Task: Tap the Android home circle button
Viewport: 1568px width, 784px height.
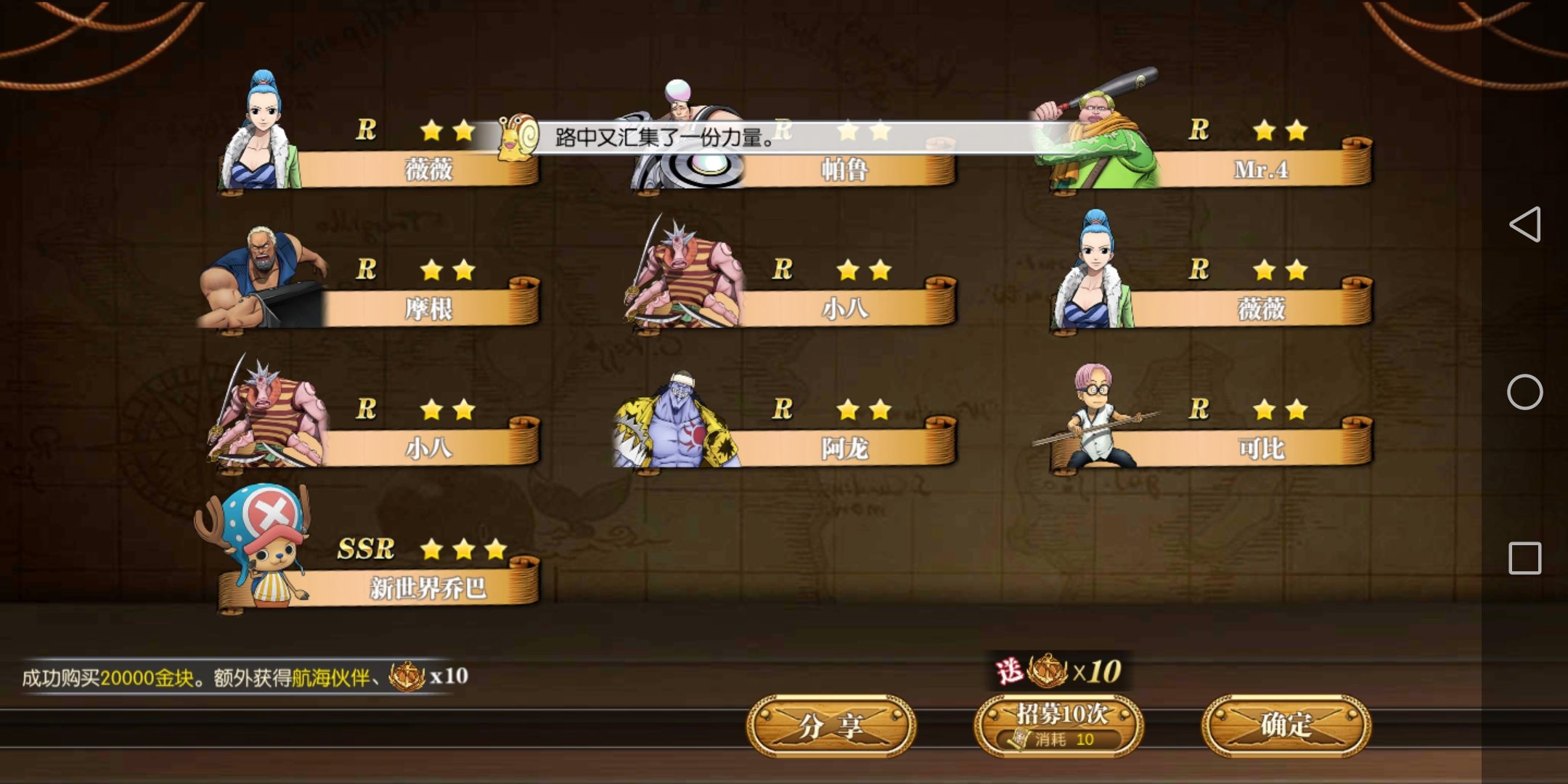Action: pos(1524,392)
